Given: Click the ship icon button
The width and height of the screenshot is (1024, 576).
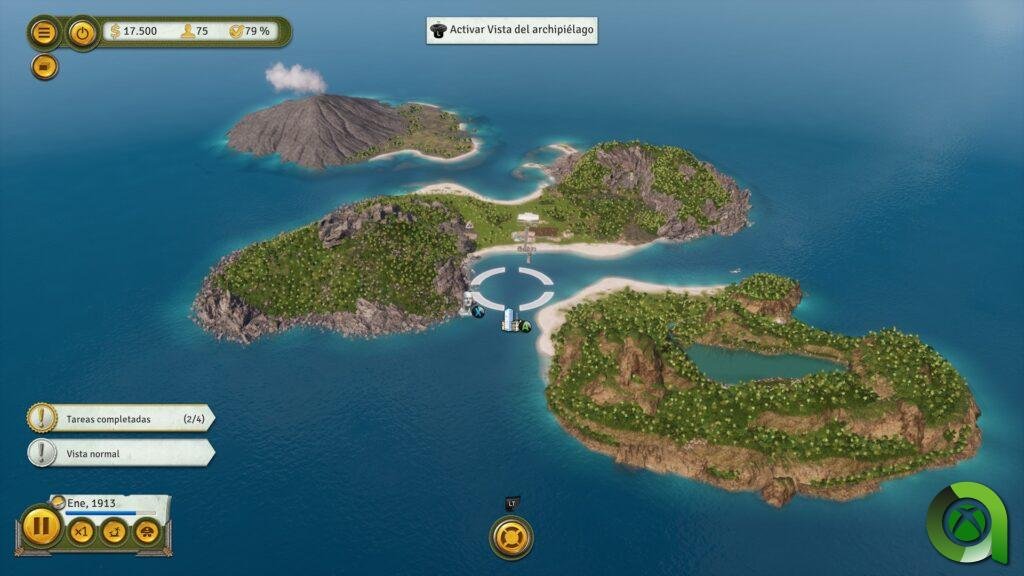Looking at the screenshot, I should [x=114, y=532].
